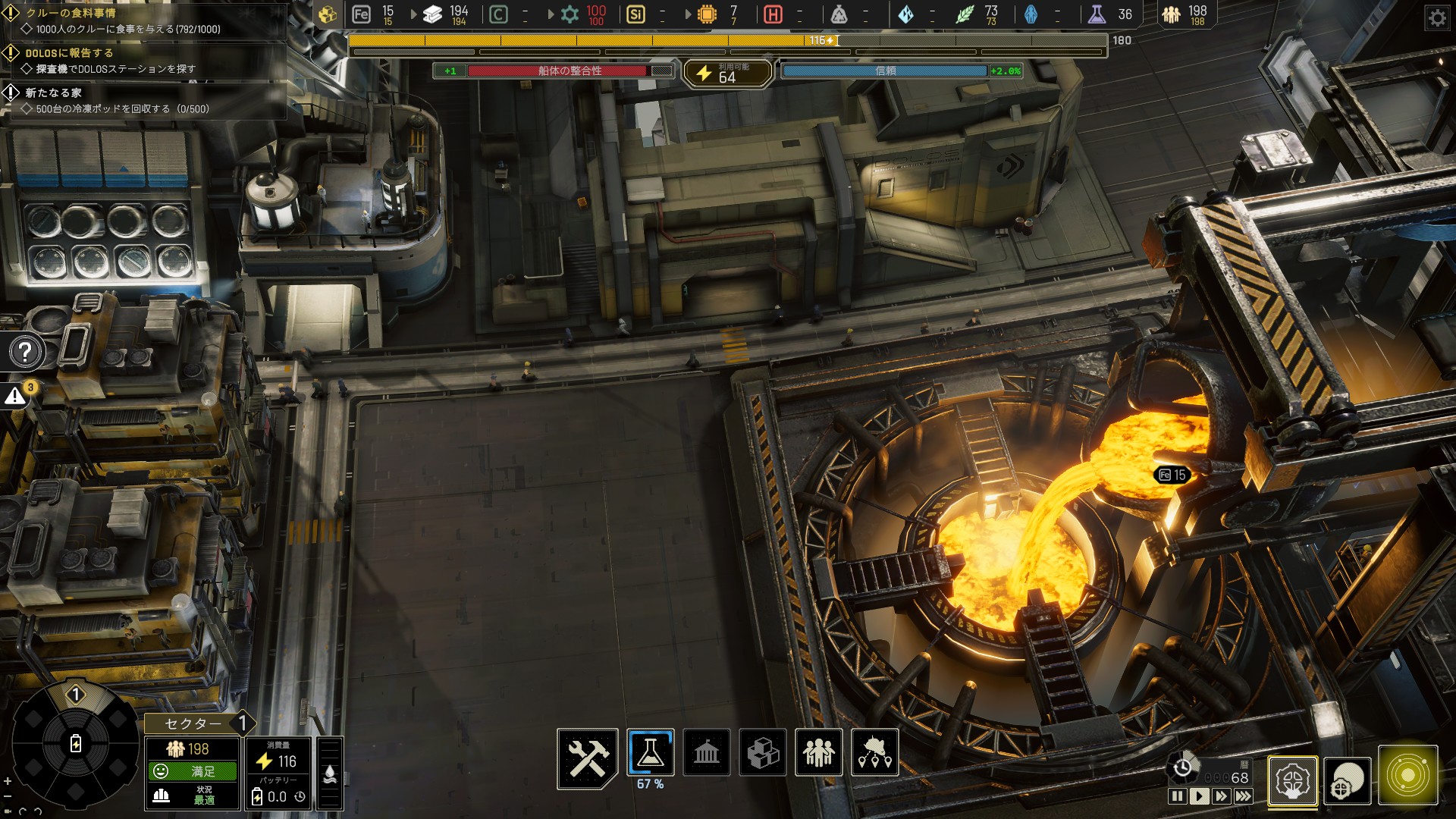Screen dimensions: 1456x819
Task: Open the research flask panel
Action: pyautogui.click(x=651, y=752)
